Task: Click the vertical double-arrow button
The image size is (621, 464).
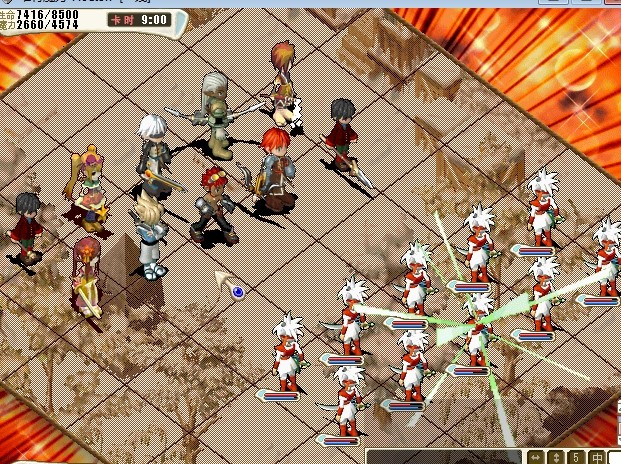Action: coord(557,457)
